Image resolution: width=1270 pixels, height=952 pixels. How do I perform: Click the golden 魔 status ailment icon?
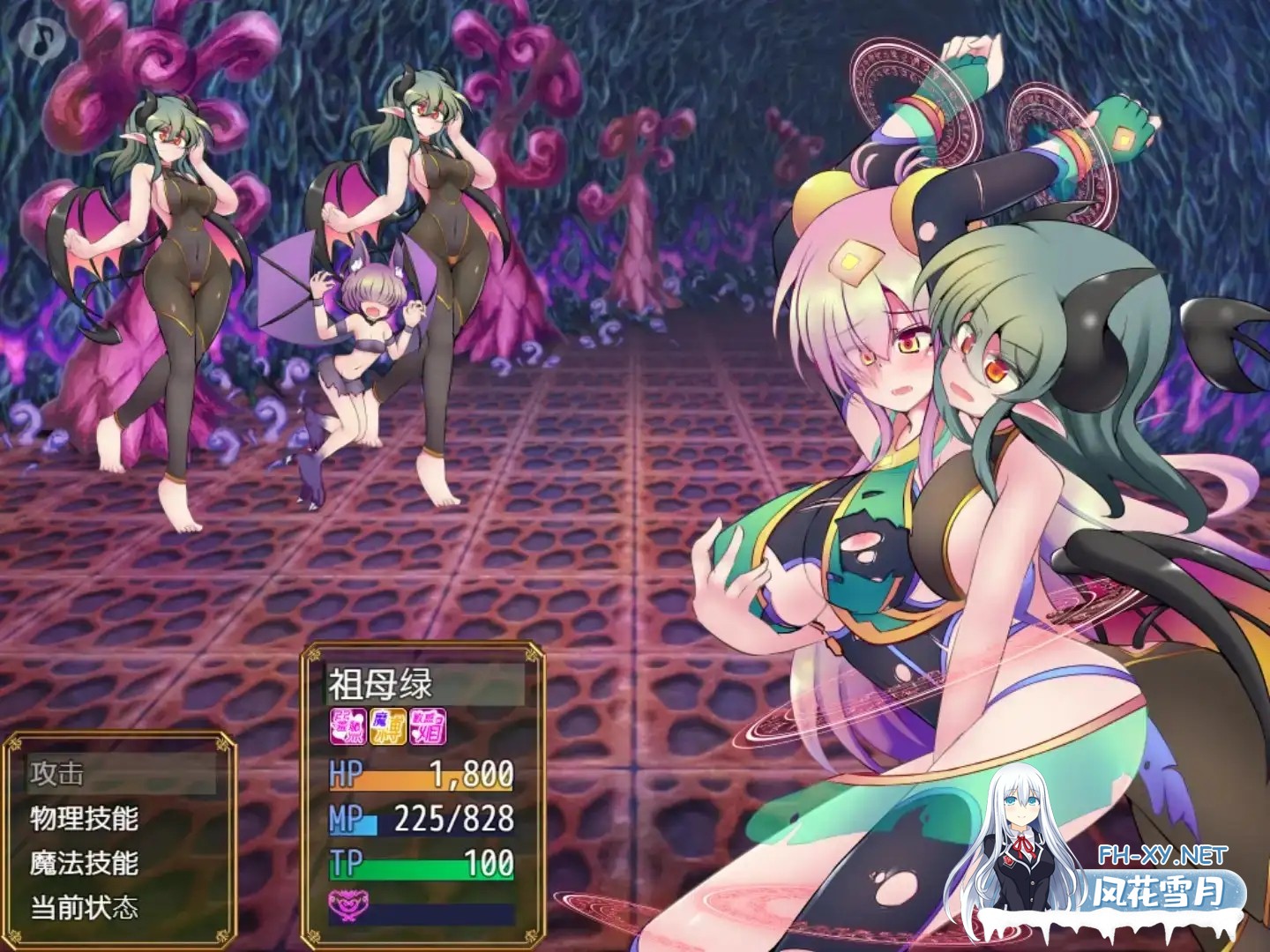(x=387, y=727)
